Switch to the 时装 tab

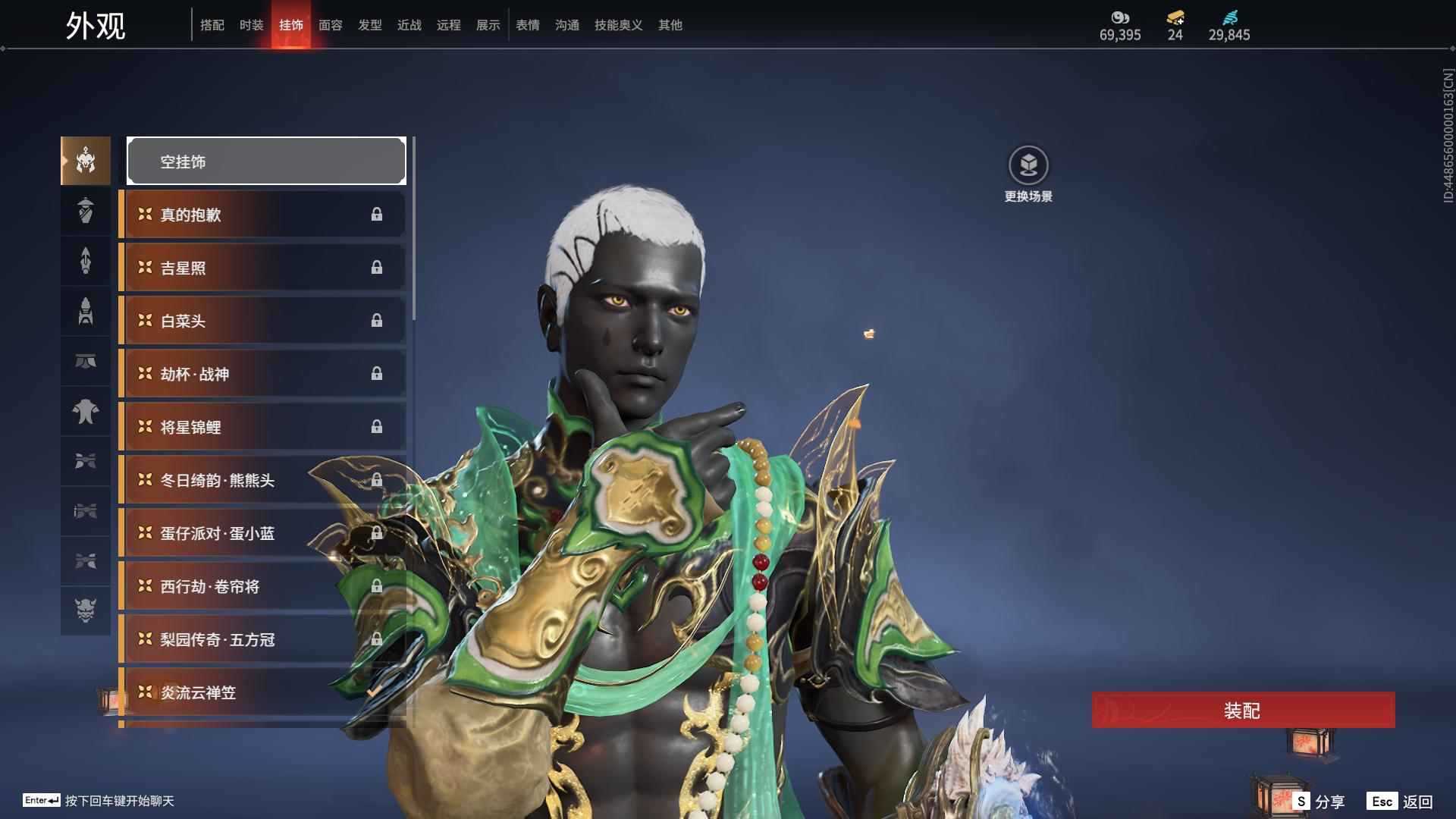pyautogui.click(x=251, y=25)
